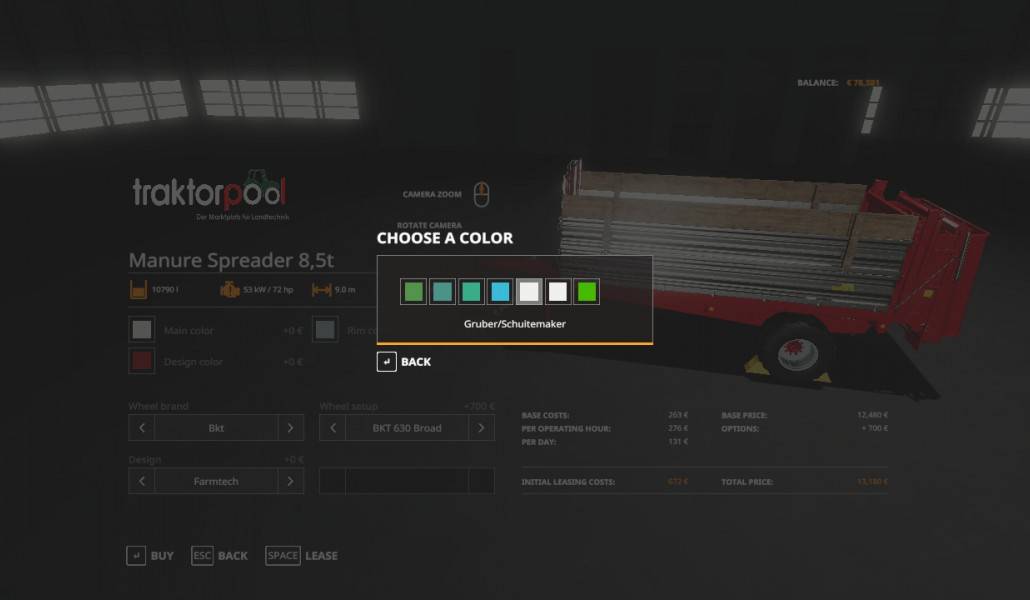This screenshot has height=600, width=1030.
Task: Open the dark red Design color swatch
Action: tap(143, 361)
